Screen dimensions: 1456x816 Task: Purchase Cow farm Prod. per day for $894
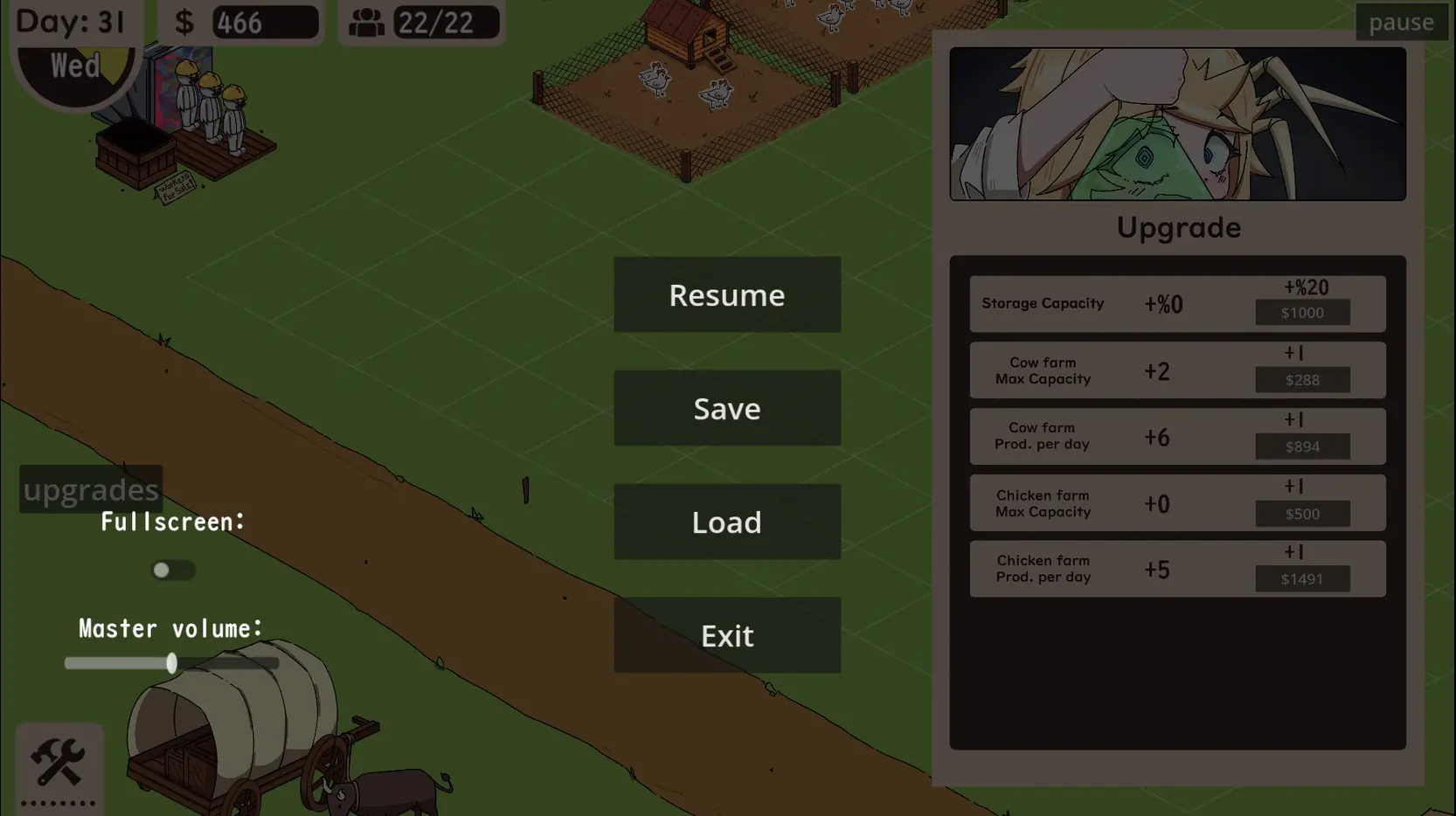[1302, 446]
